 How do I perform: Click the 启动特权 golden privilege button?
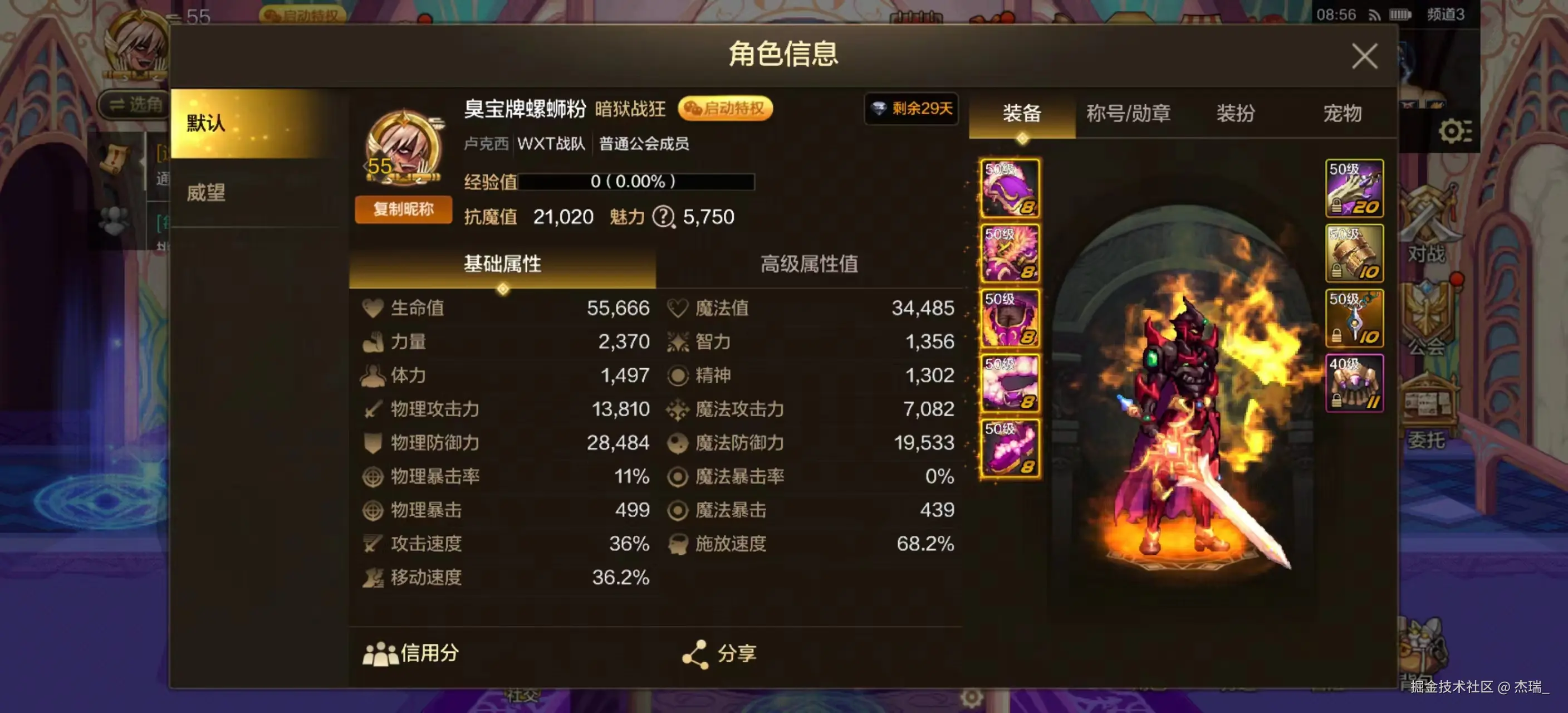(x=727, y=109)
